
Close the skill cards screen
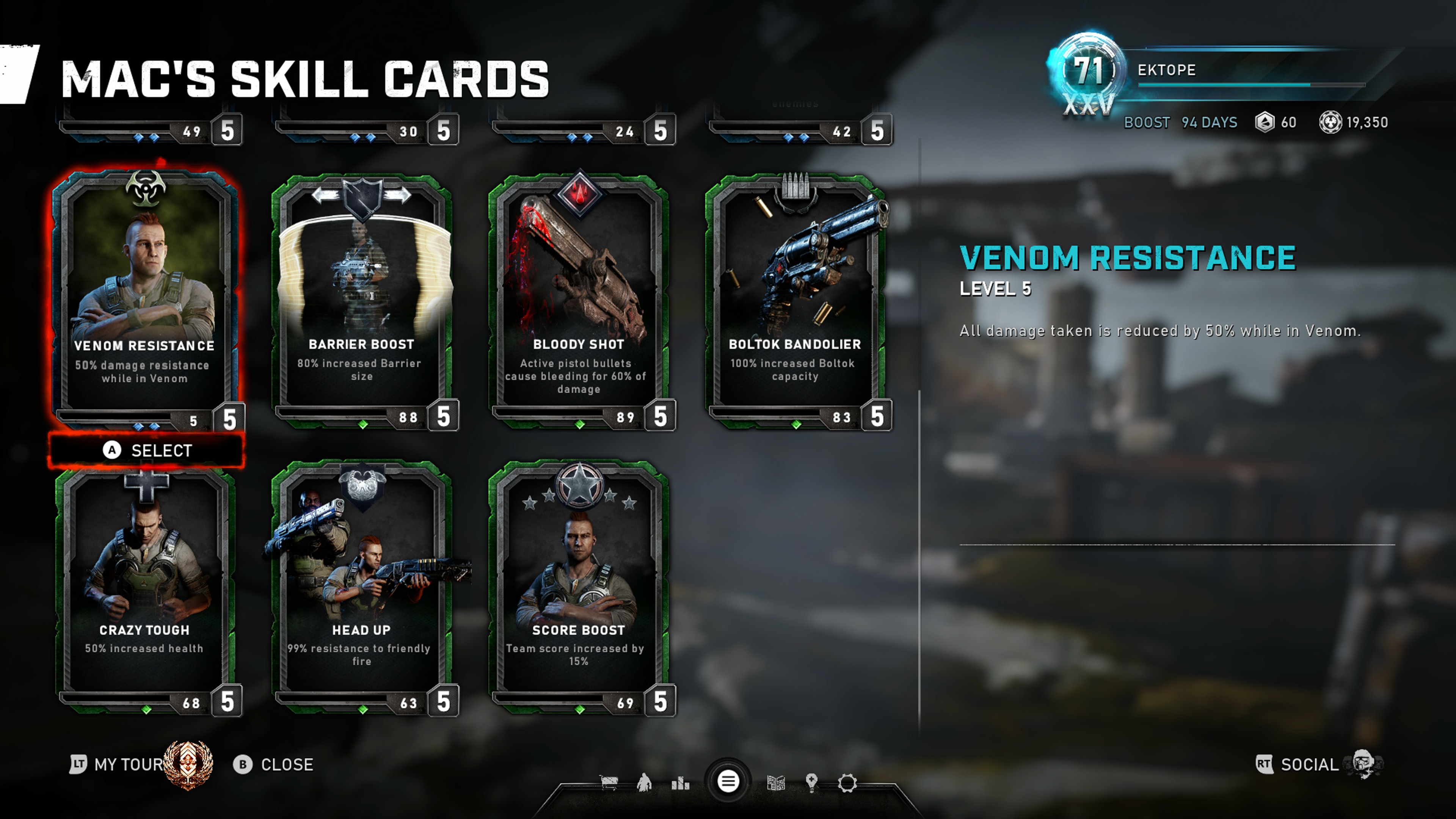(x=274, y=765)
